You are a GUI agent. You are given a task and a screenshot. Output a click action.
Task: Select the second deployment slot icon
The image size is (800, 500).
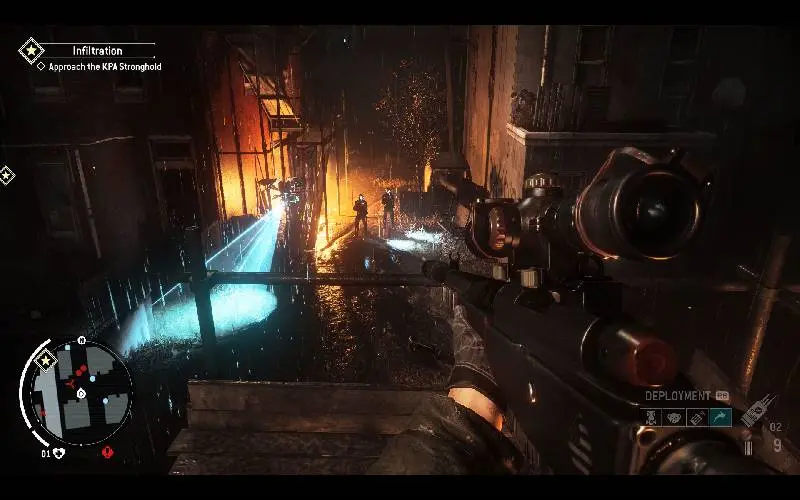674,418
